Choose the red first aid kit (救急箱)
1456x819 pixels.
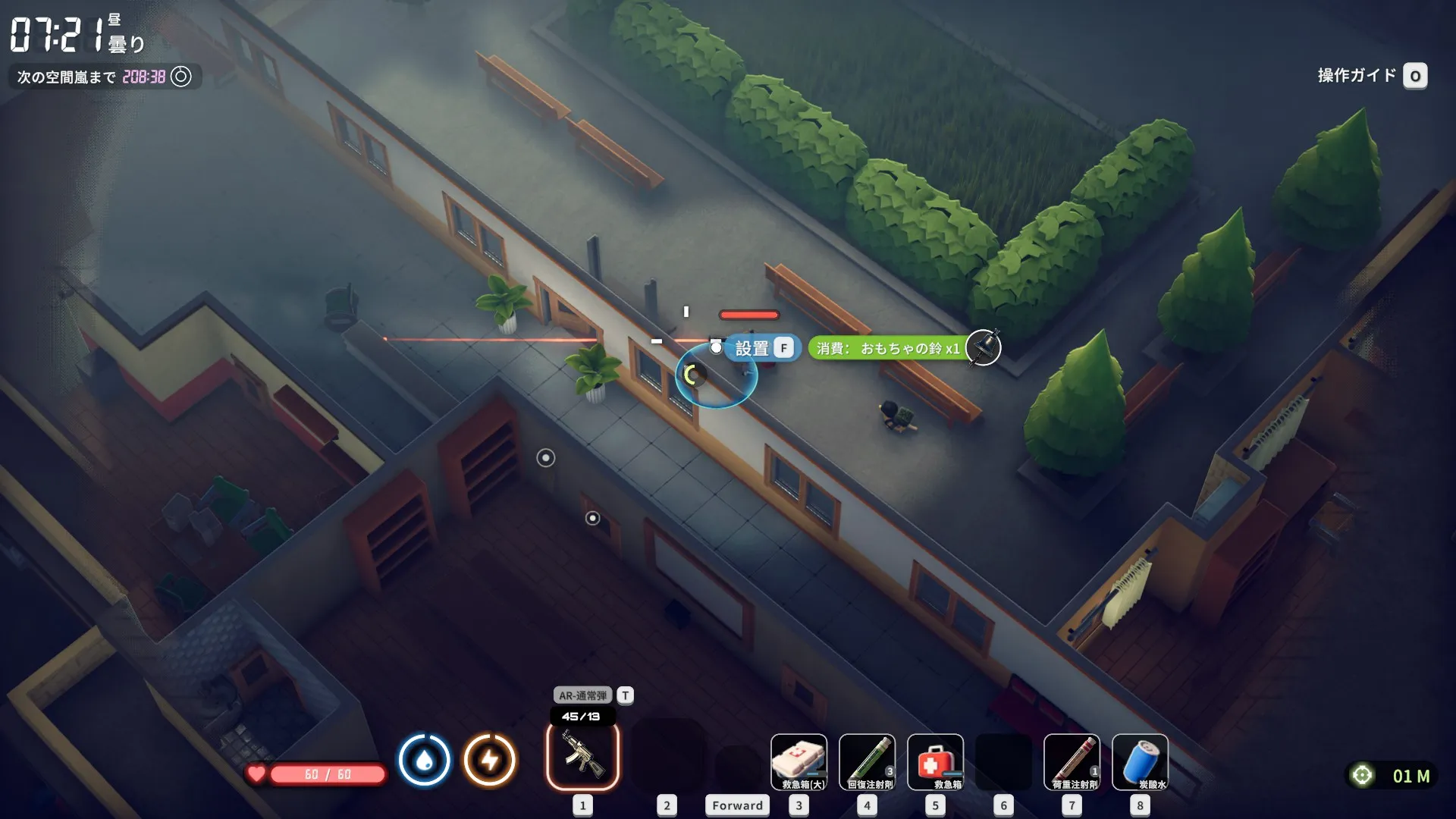tap(935, 761)
